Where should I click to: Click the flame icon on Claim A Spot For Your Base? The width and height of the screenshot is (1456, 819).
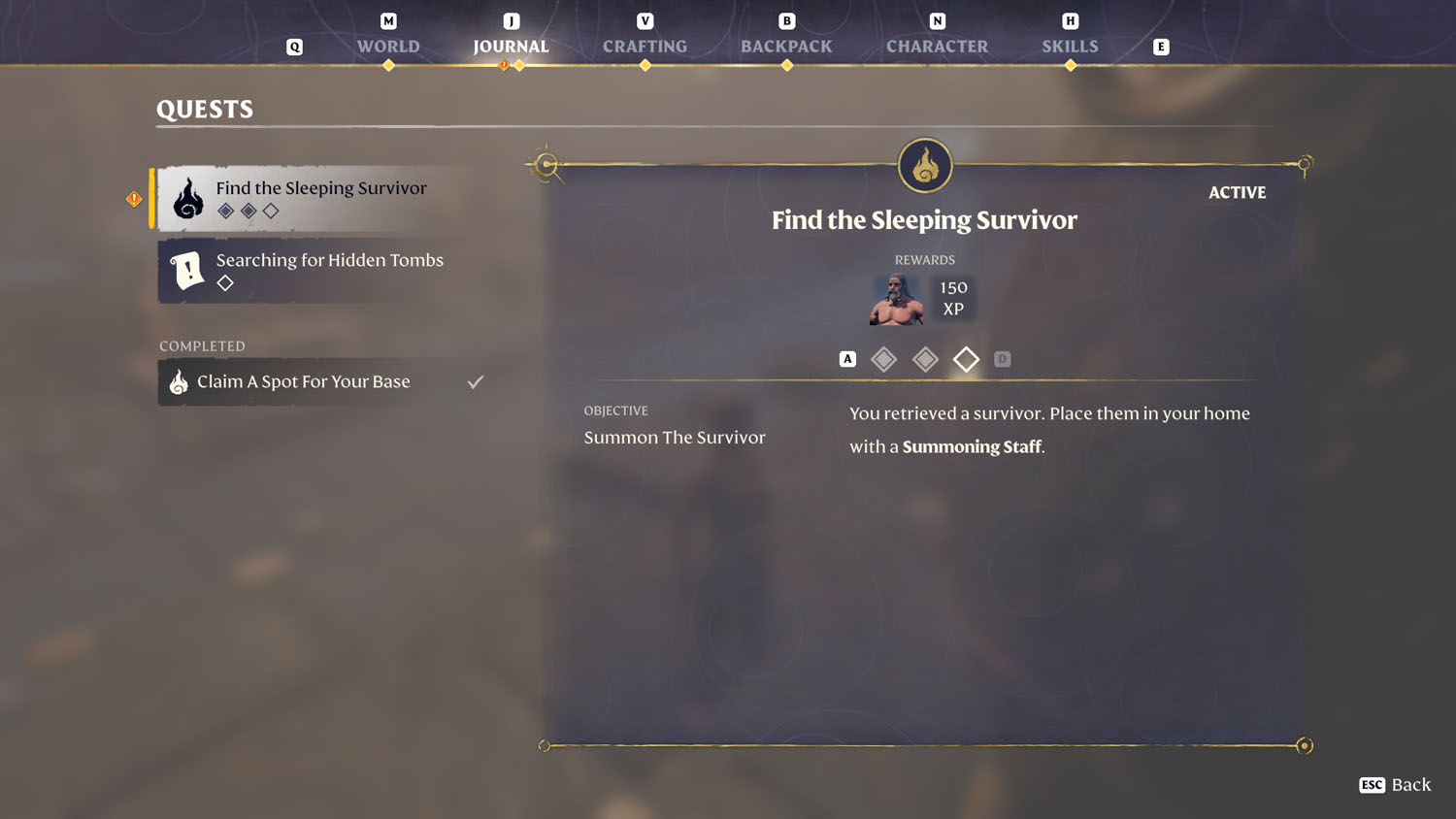[178, 381]
